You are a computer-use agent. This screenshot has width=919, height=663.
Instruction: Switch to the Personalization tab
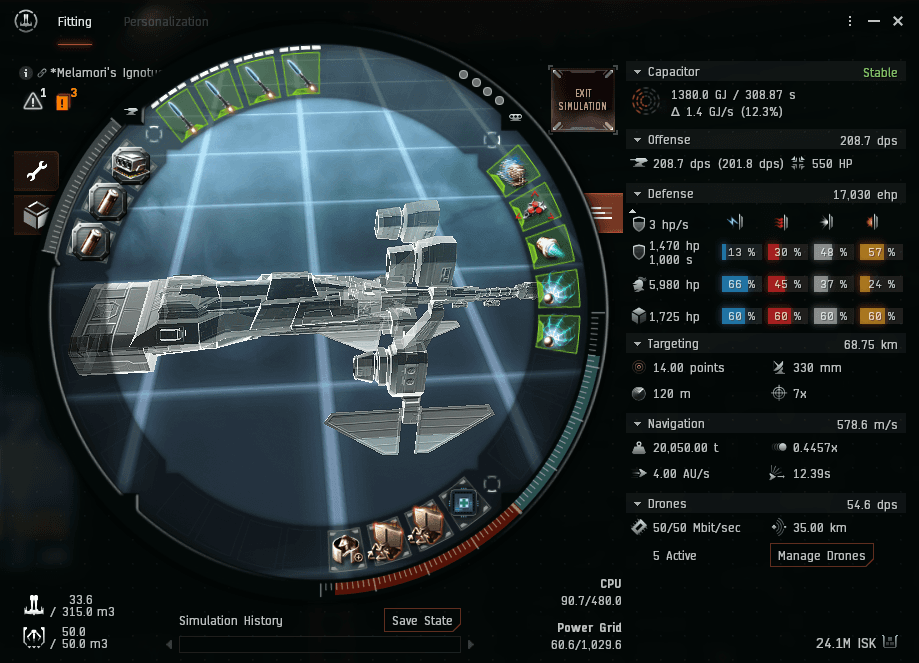click(x=165, y=21)
